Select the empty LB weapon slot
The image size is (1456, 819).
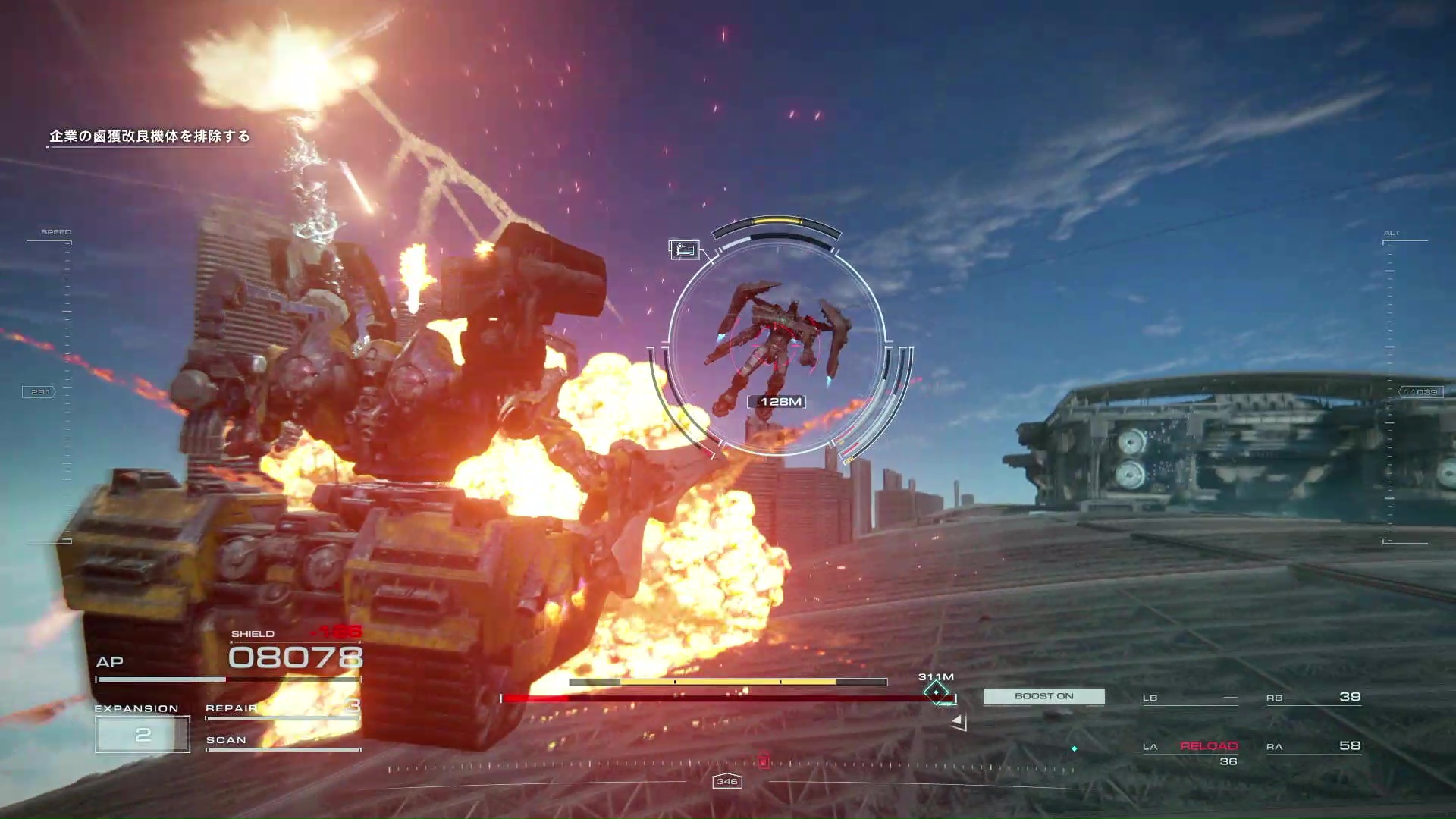tap(1191, 698)
